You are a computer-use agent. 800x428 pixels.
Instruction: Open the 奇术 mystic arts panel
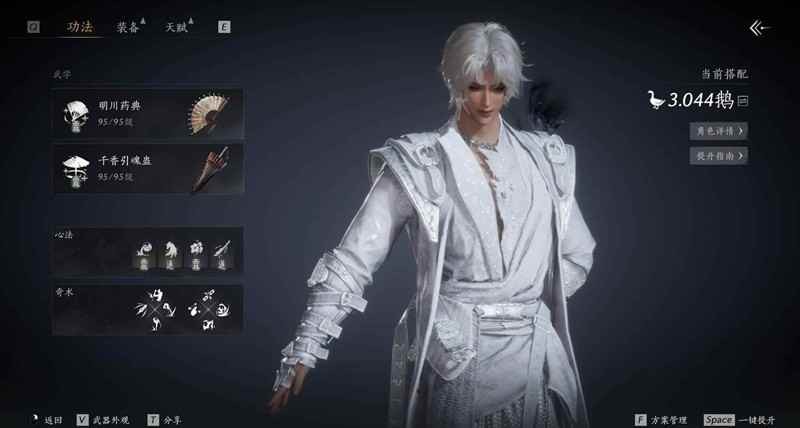click(147, 309)
